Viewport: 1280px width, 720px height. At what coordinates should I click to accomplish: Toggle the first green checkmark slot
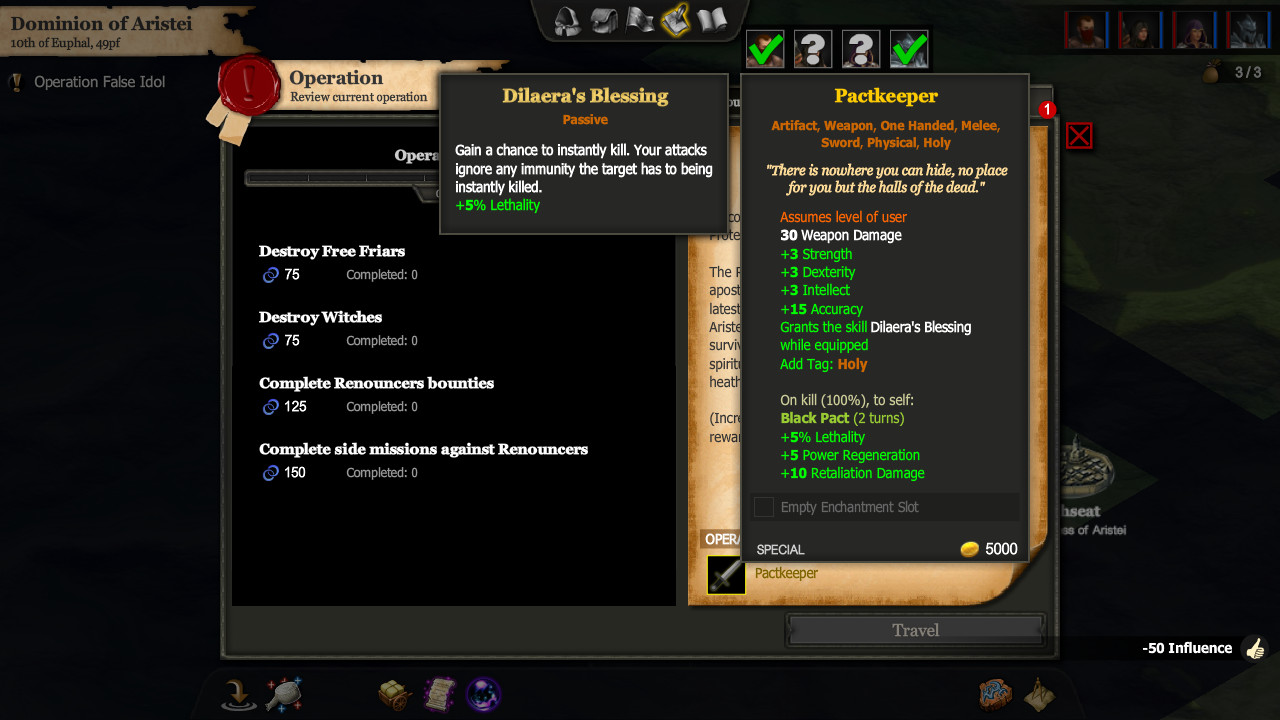(x=765, y=48)
